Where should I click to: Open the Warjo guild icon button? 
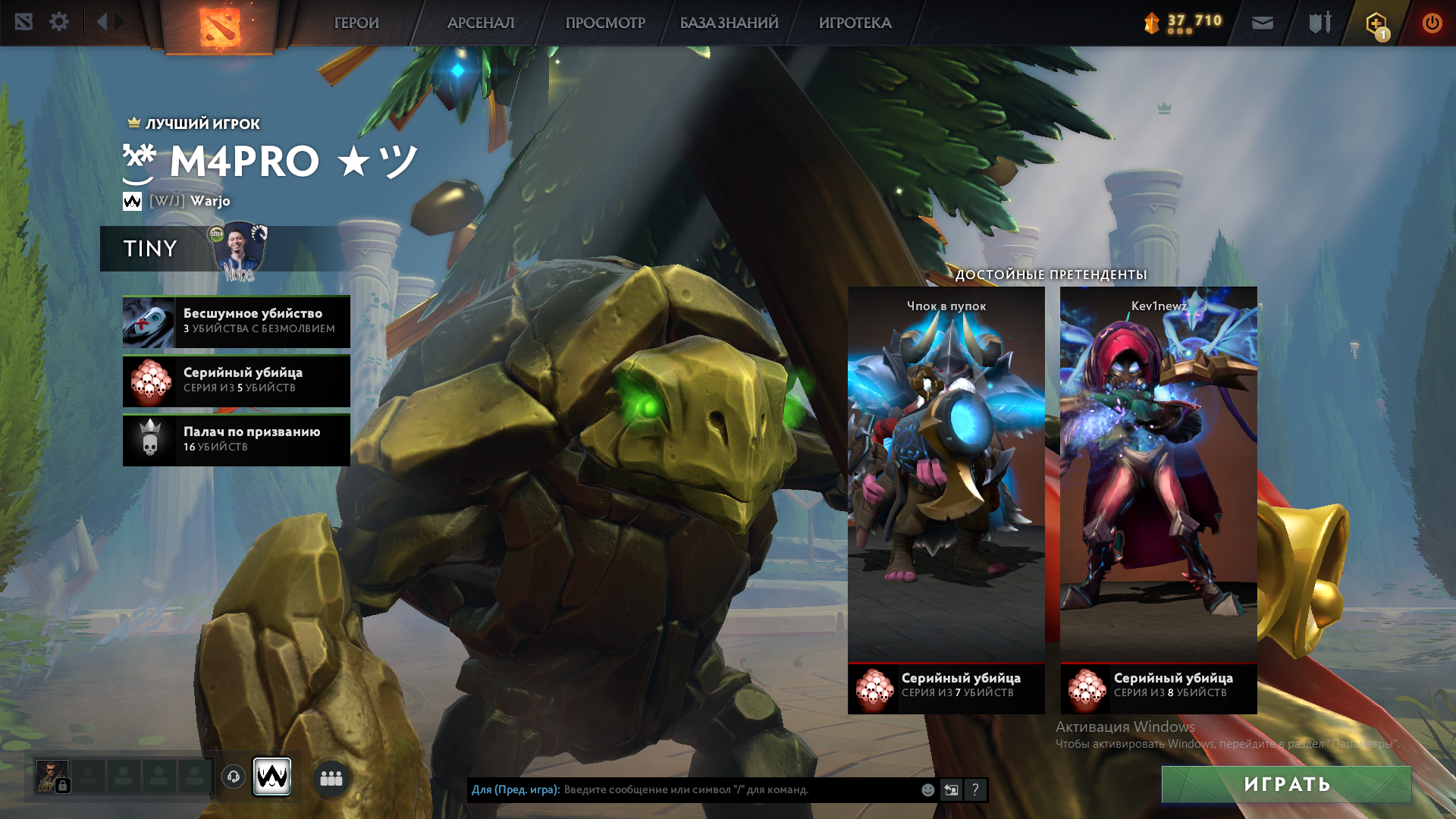coord(271,777)
